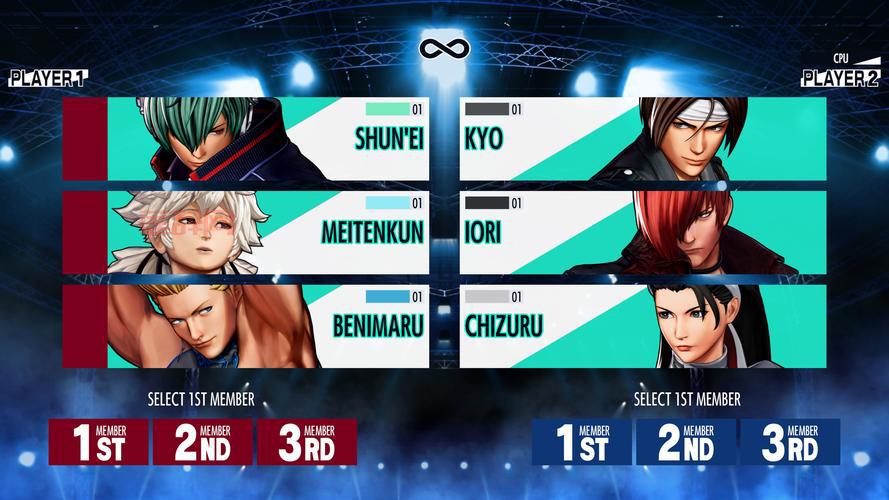Select Kyo's panel on the CPU team

click(642, 138)
